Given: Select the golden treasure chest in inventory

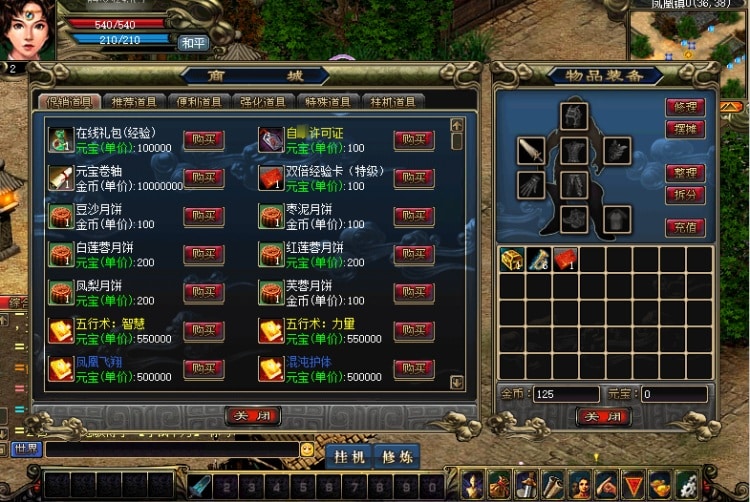Looking at the screenshot, I should [x=512, y=260].
